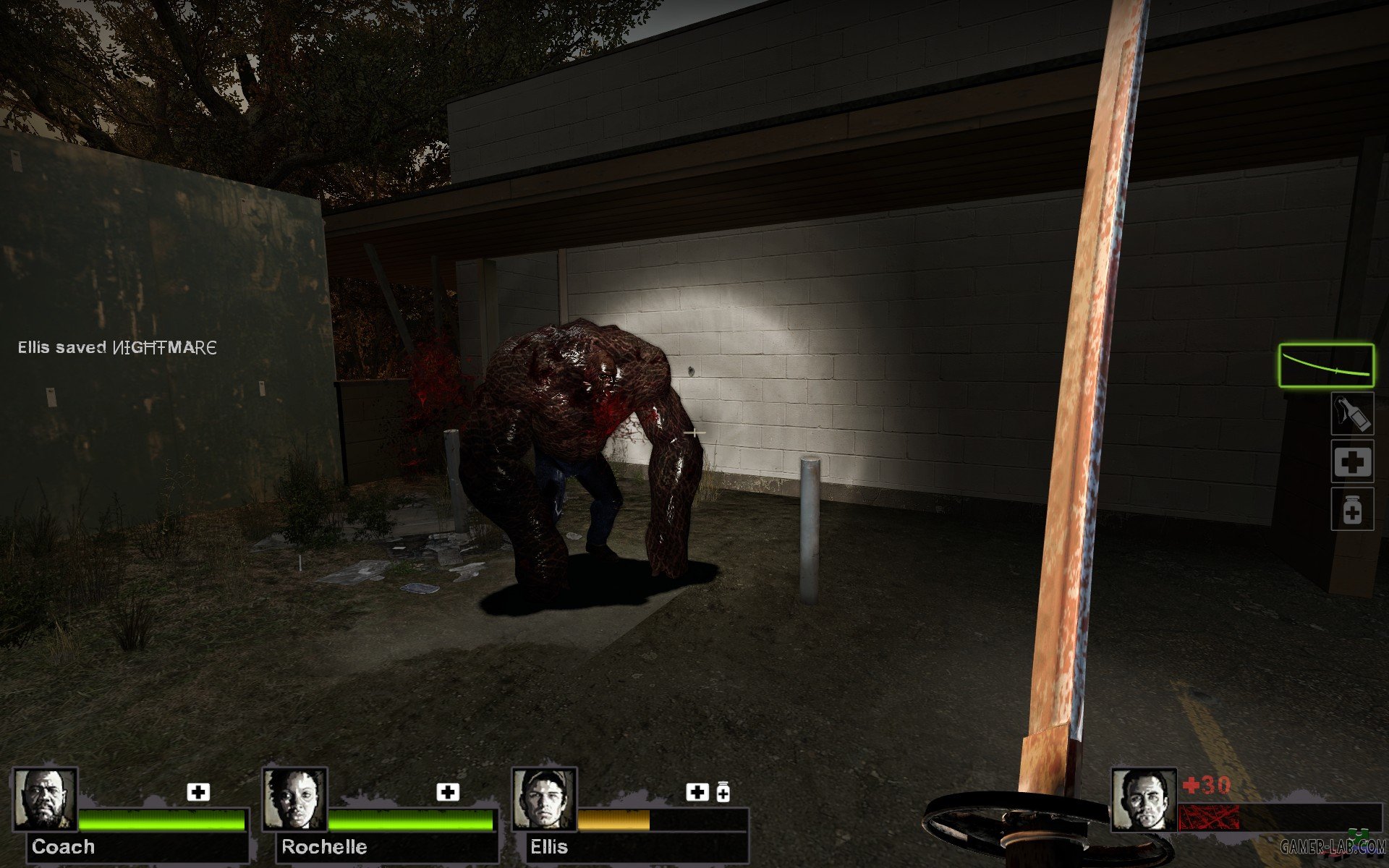Click Coach's teammate portrait

(x=46, y=800)
